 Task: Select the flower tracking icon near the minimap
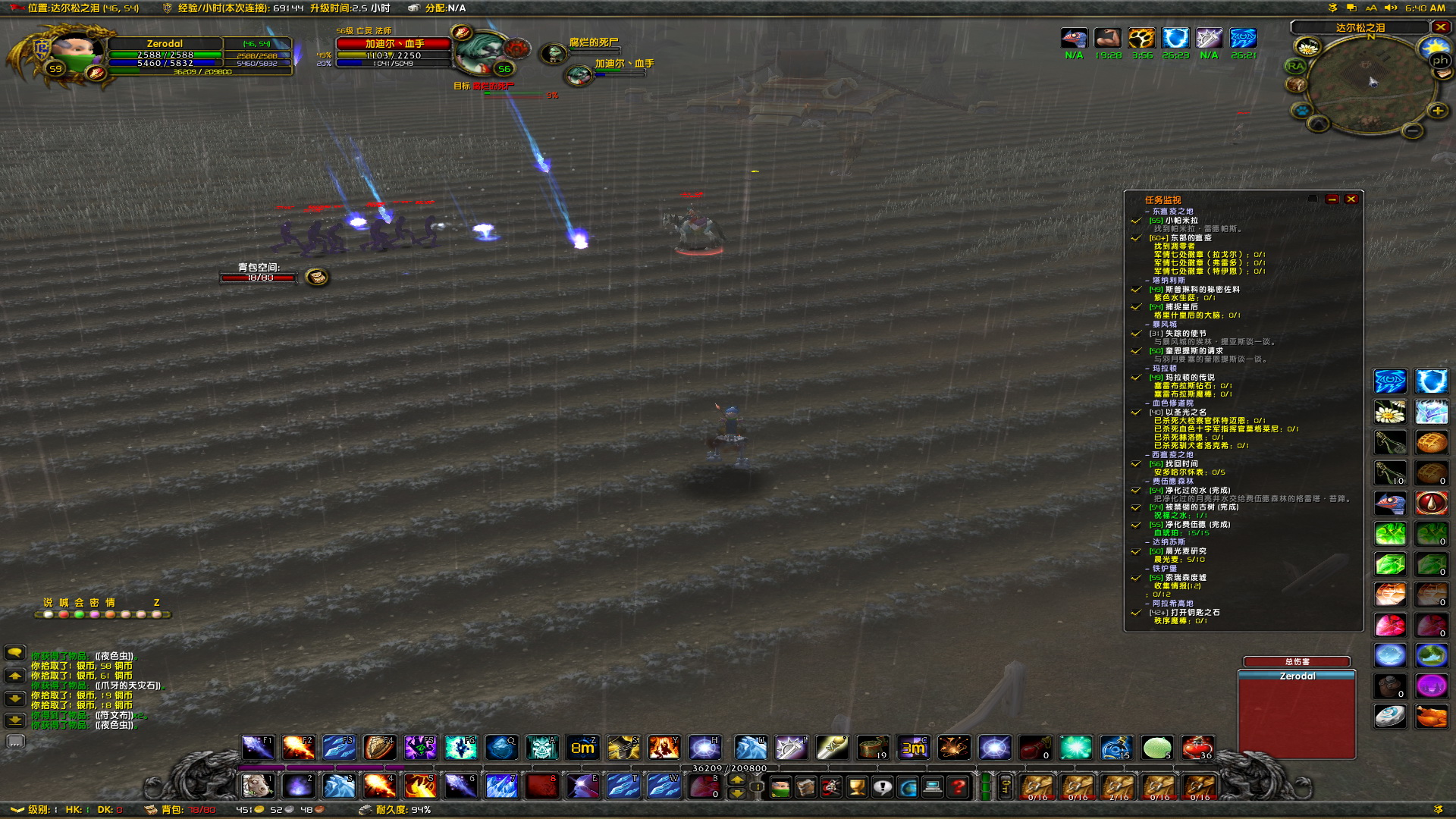coord(1308,46)
